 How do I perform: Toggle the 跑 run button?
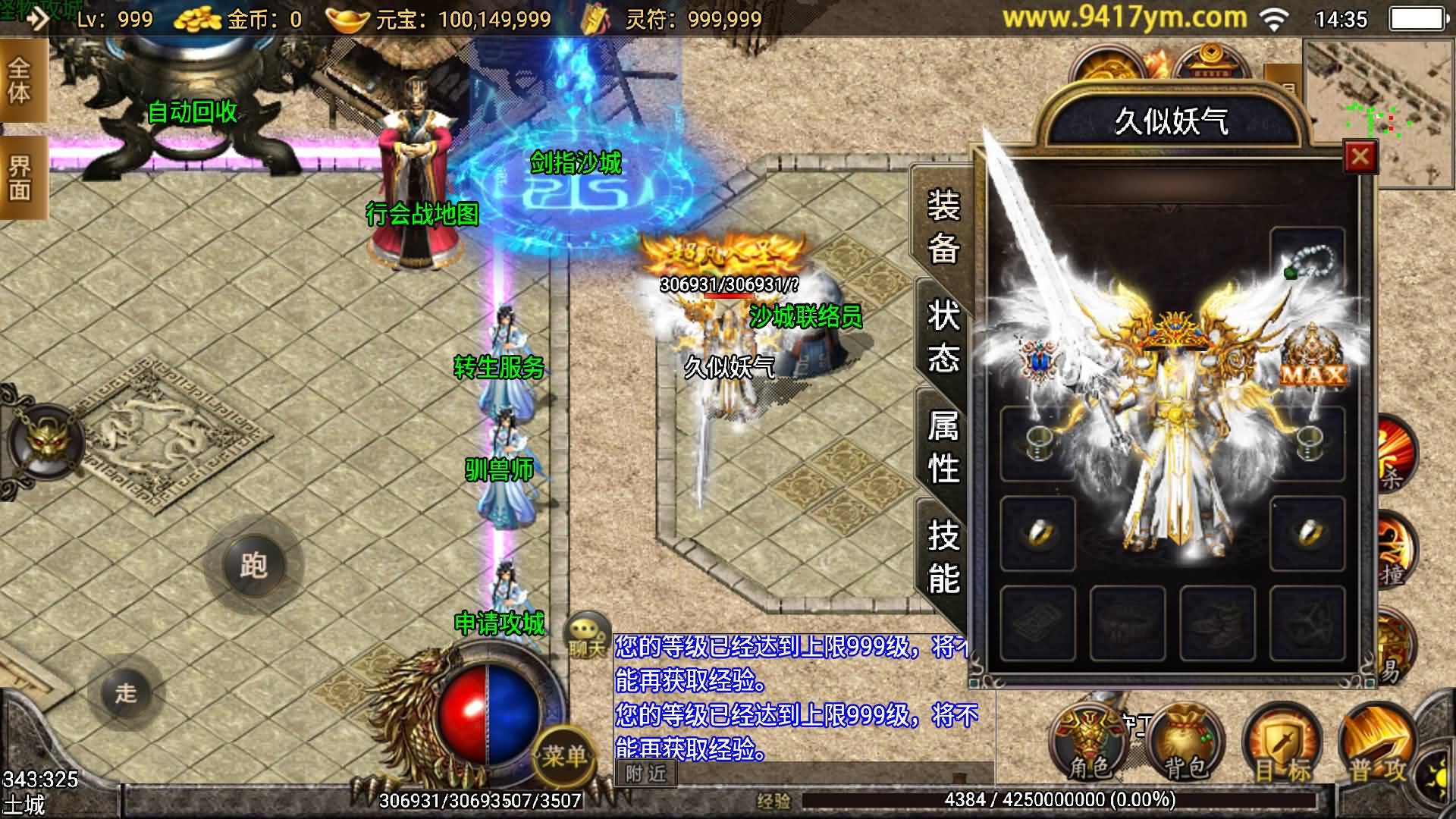pyautogui.click(x=253, y=565)
